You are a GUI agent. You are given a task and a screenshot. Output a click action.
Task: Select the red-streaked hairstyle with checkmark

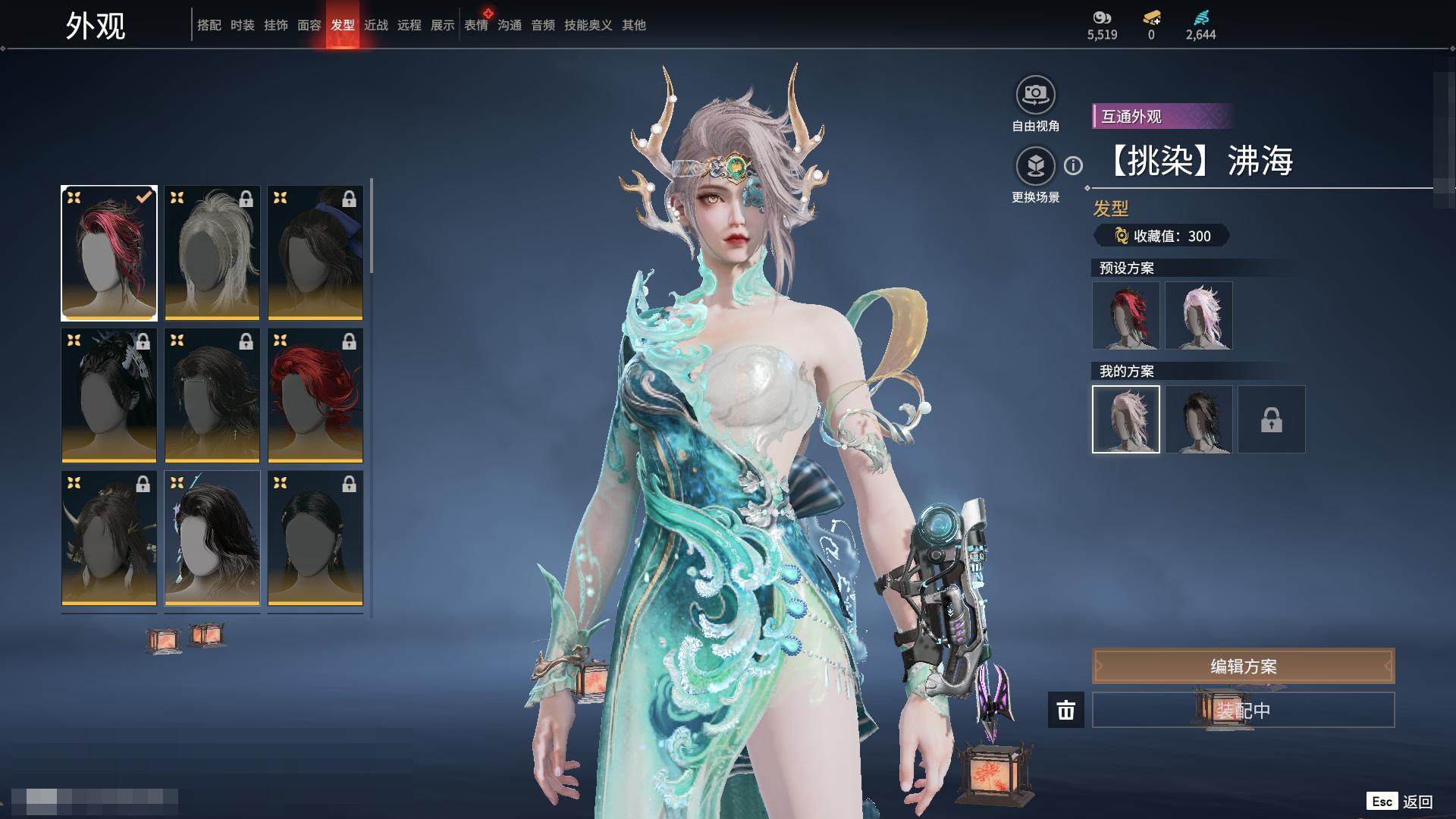coord(109,253)
